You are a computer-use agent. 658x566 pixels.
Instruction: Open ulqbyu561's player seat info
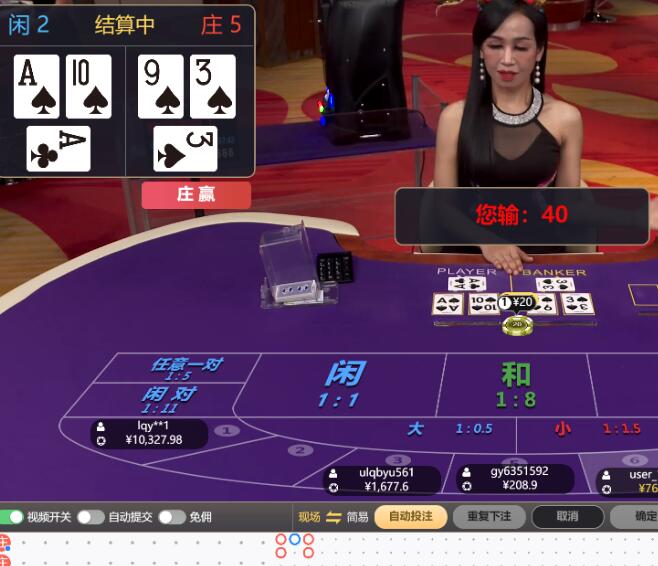[382, 480]
